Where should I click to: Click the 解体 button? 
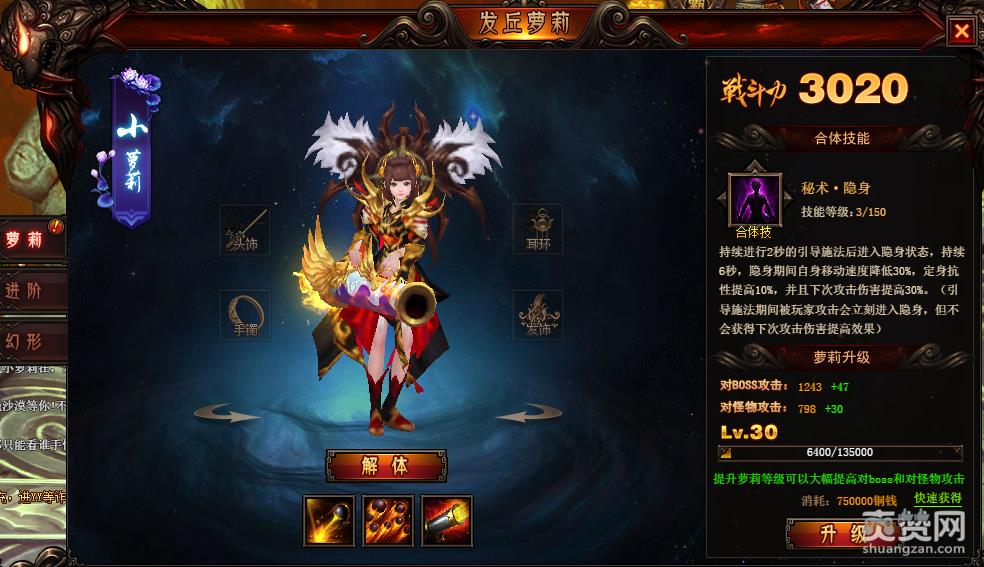pos(386,466)
